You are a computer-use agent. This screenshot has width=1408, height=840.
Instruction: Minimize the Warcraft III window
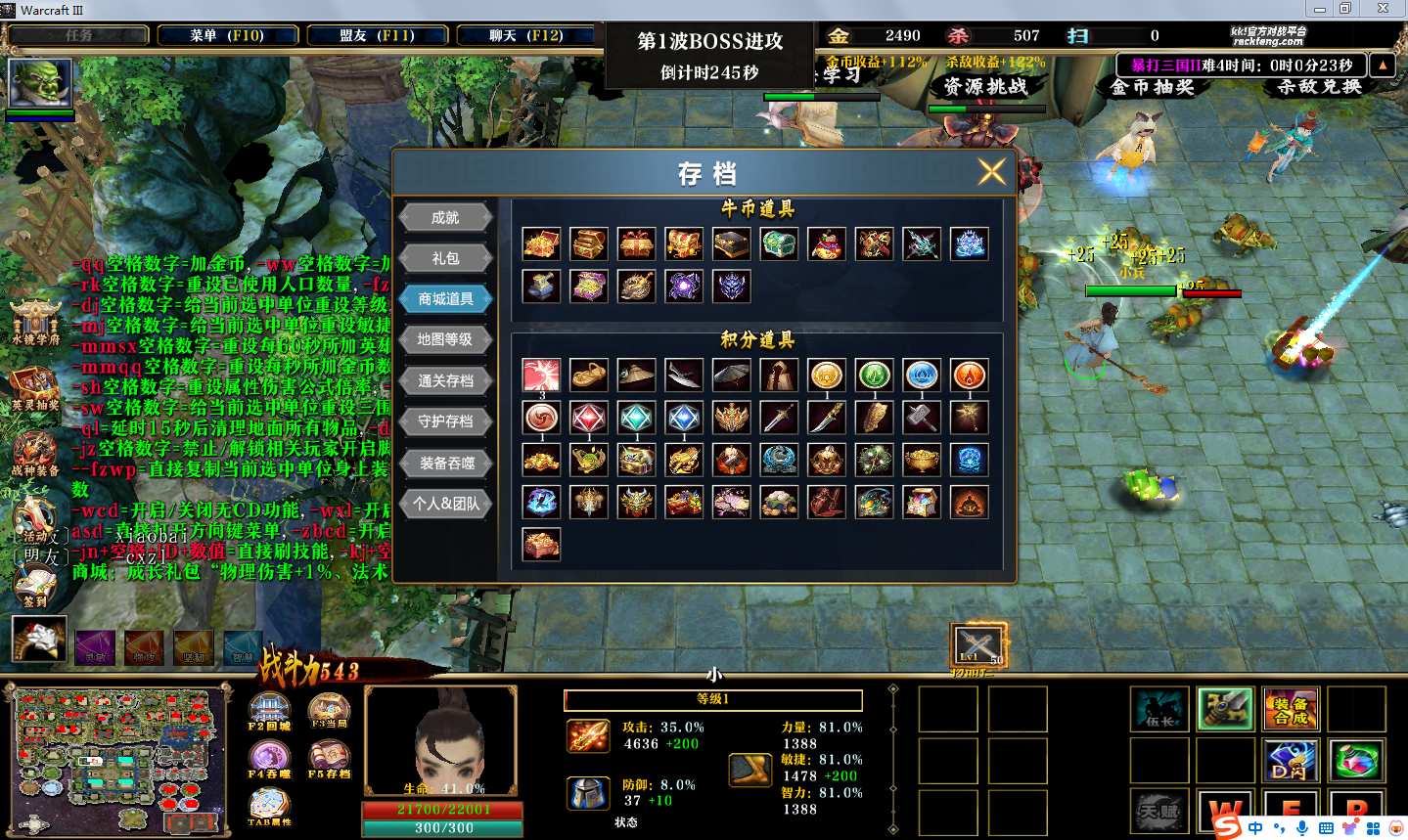(x=1320, y=9)
